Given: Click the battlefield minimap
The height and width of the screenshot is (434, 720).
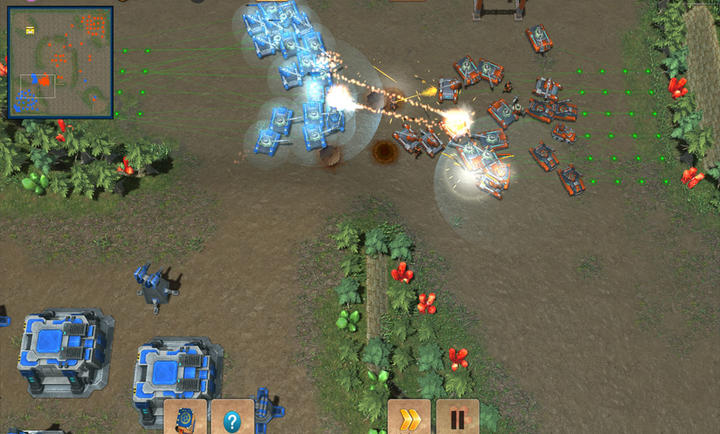Looking at the screenshot, I should [x=61, y=63].
